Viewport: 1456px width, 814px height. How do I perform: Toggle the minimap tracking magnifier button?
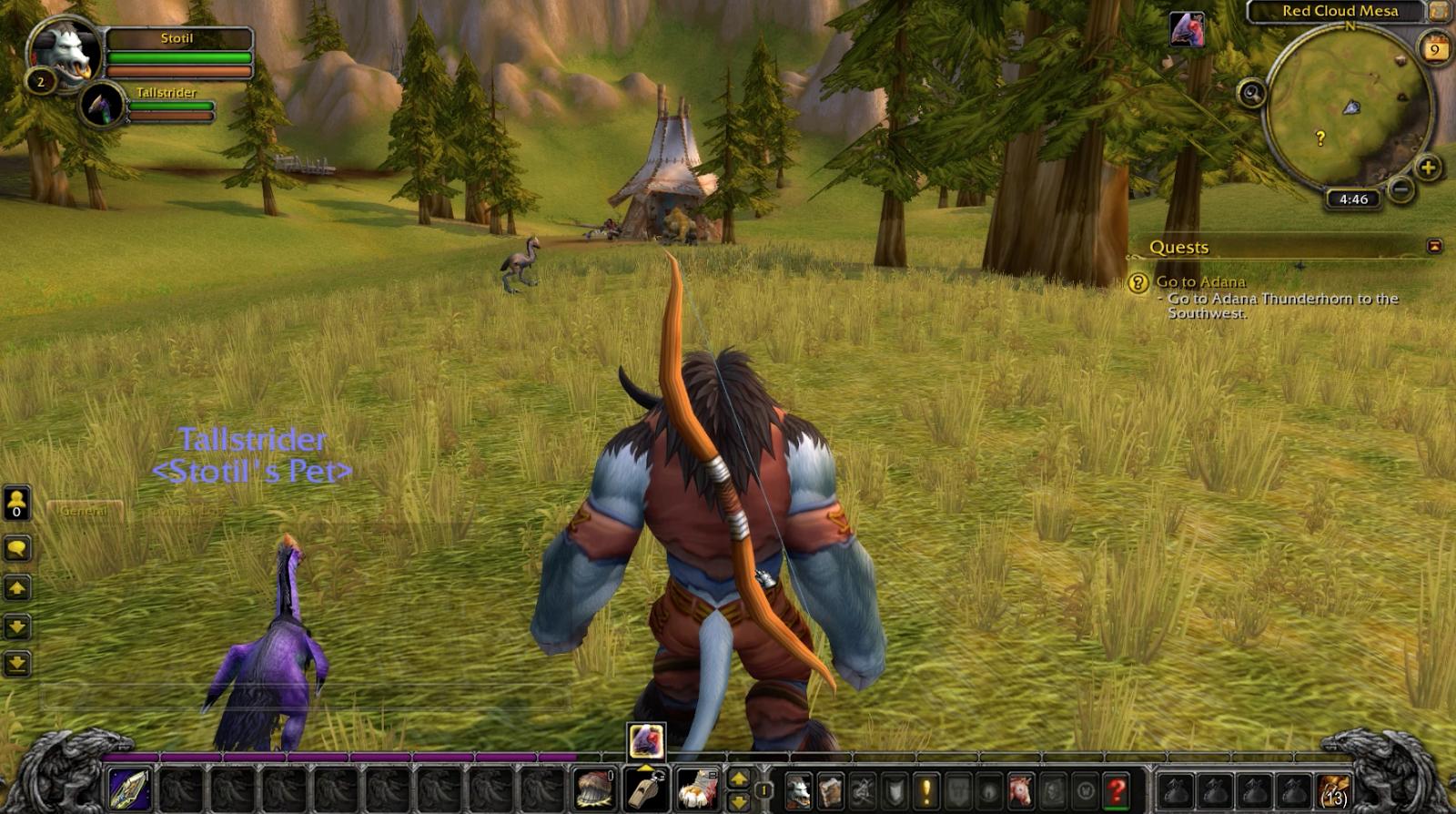pyautogui.click(x=1252, y=93)
